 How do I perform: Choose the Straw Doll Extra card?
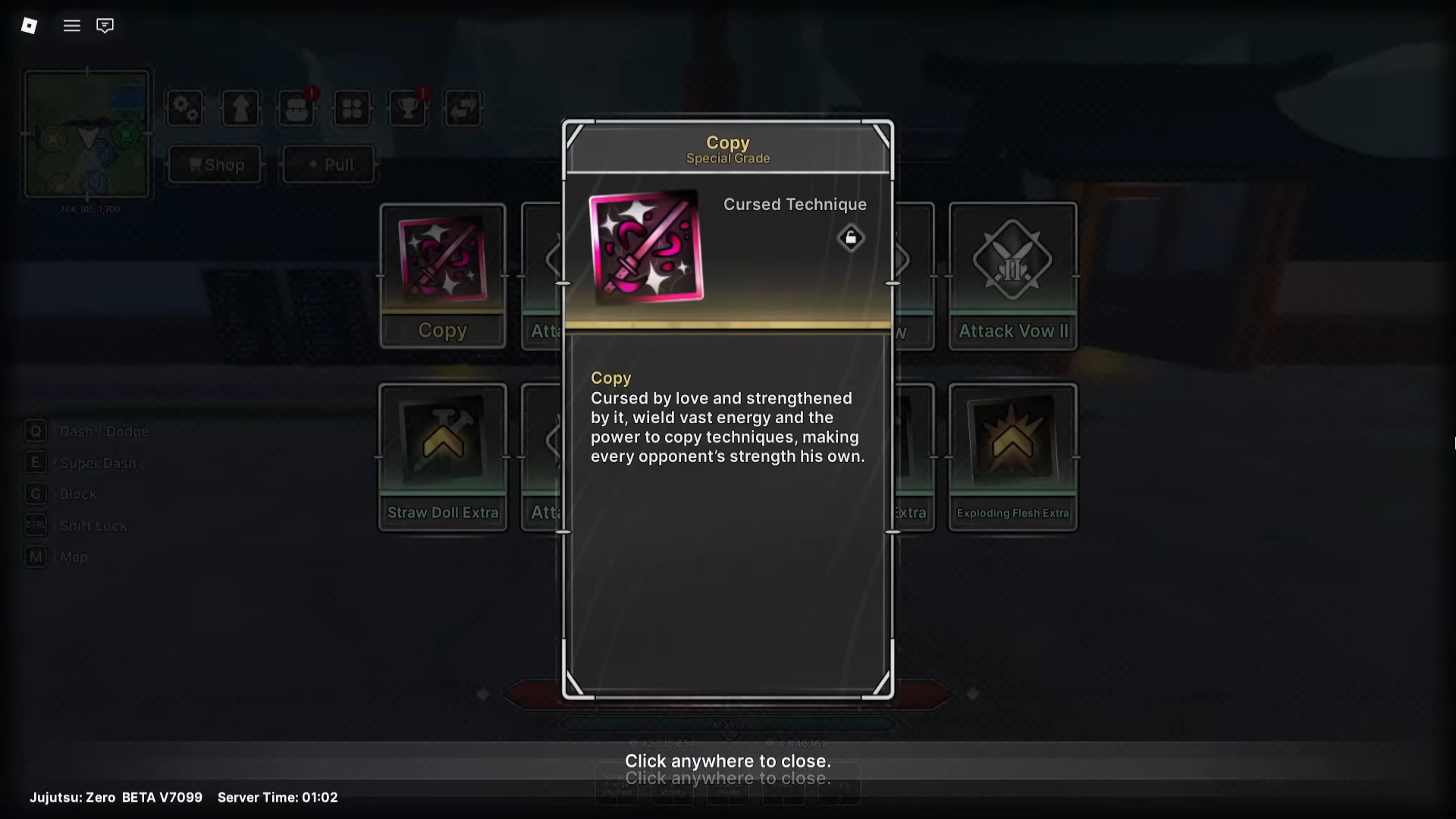tap(443, 457)
